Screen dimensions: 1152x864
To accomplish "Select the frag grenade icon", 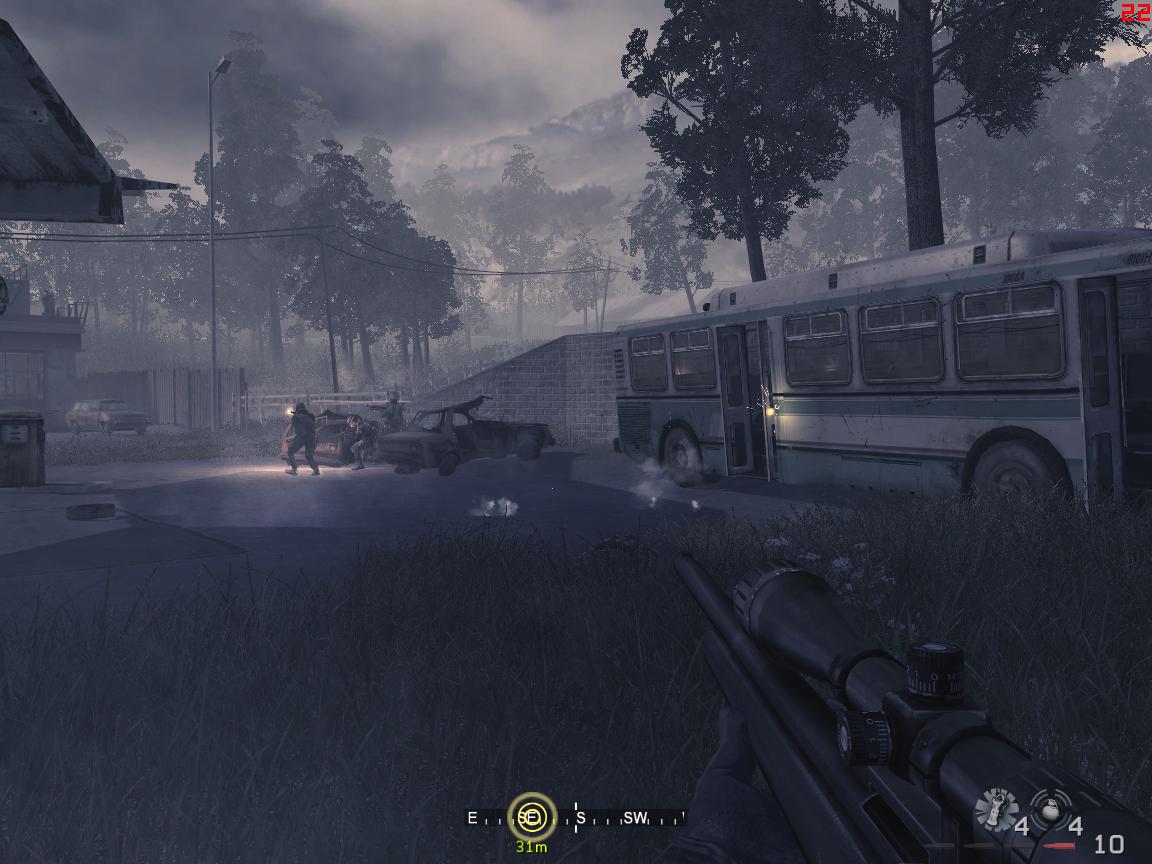I will [x=1050, y=808].
